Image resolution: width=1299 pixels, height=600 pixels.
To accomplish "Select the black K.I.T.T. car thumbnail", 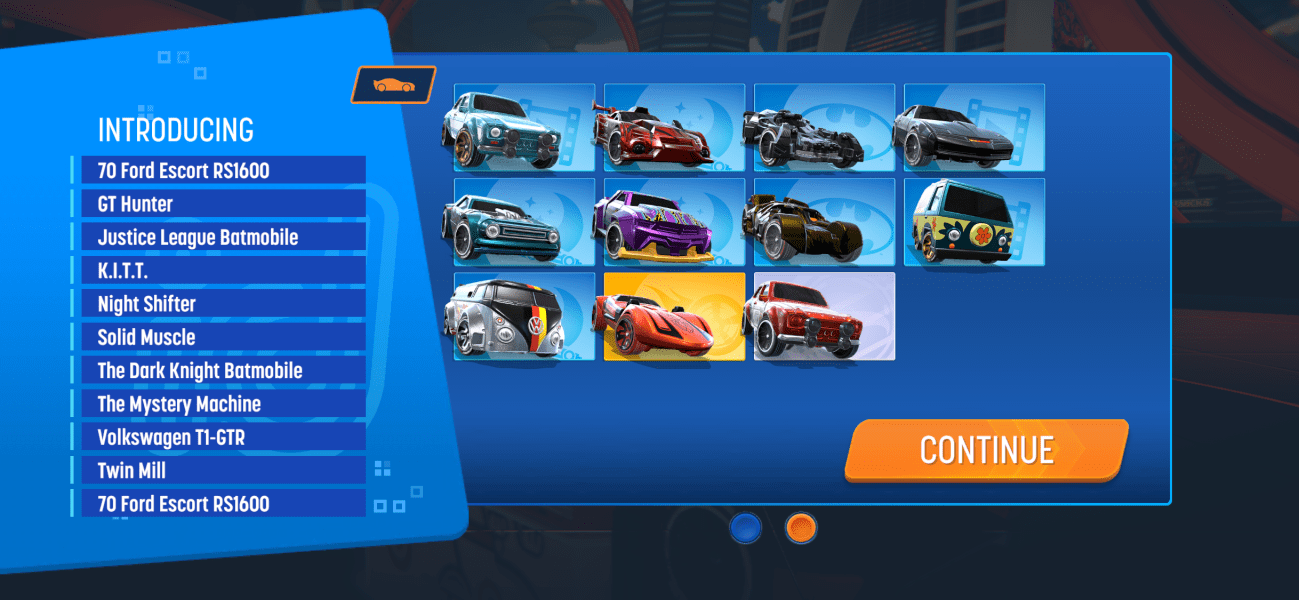I will (974, 127).
